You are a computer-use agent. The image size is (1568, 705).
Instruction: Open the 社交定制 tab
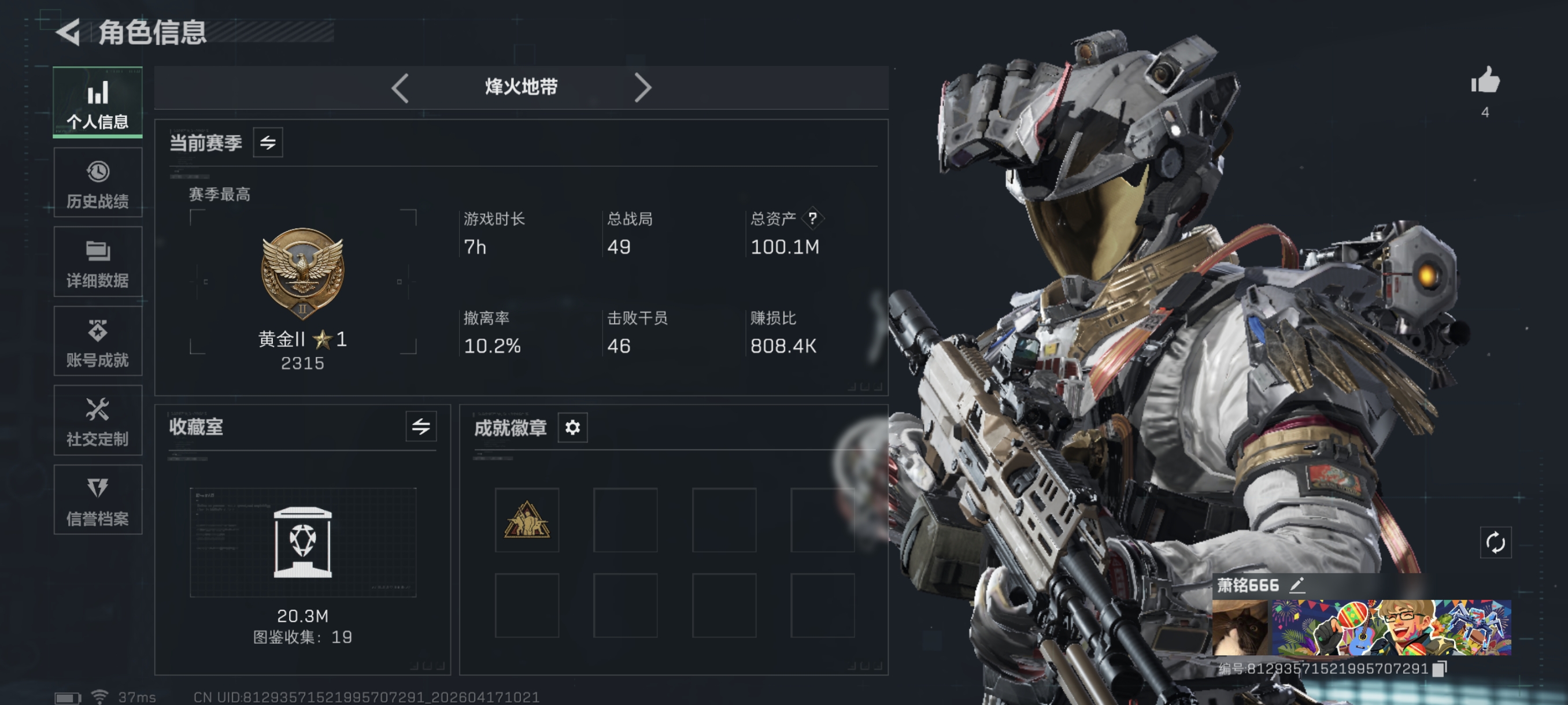[x=97, y=420]
